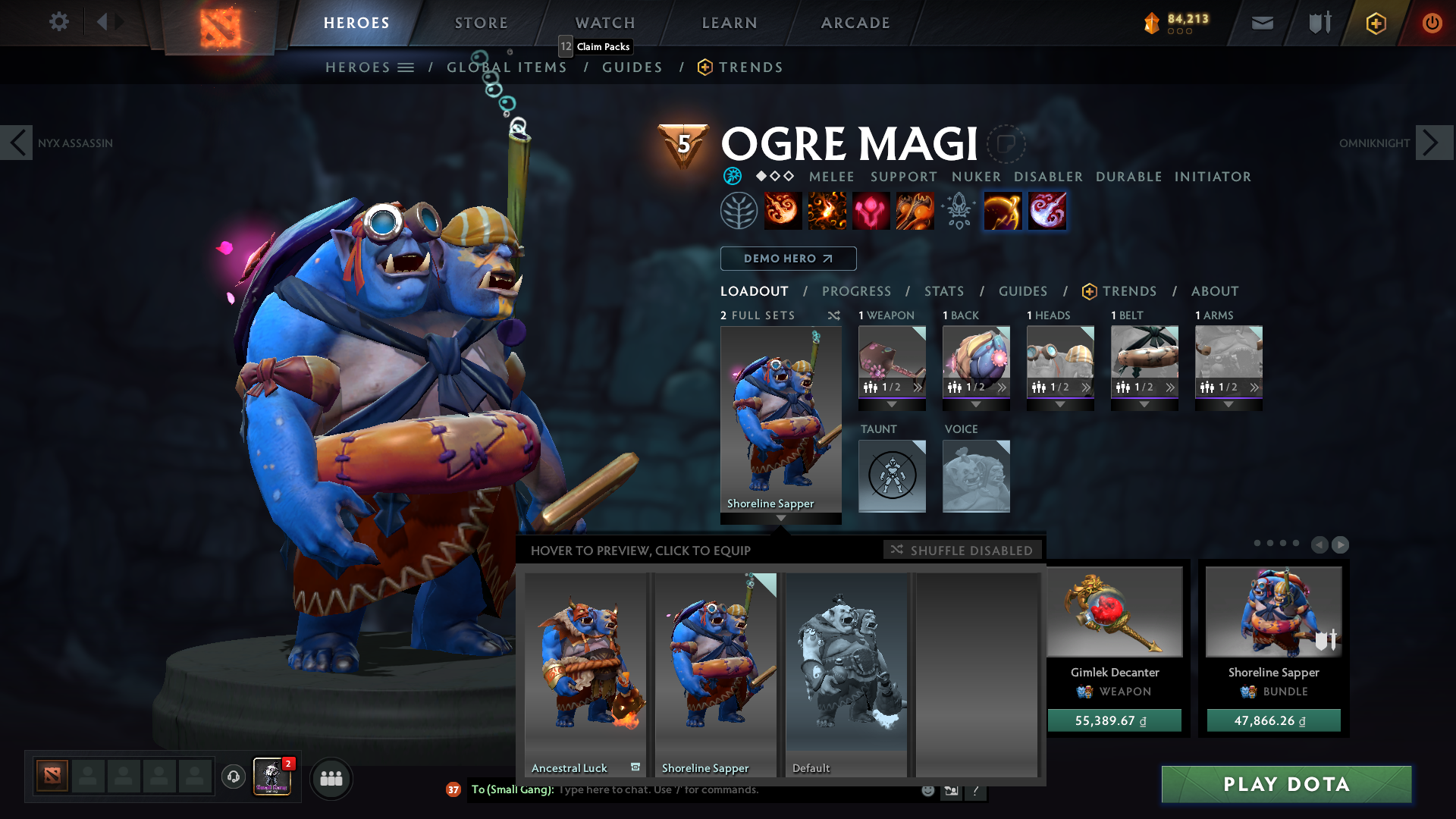Start matchmaking with Play Dota button

(x=1286, y=784)
